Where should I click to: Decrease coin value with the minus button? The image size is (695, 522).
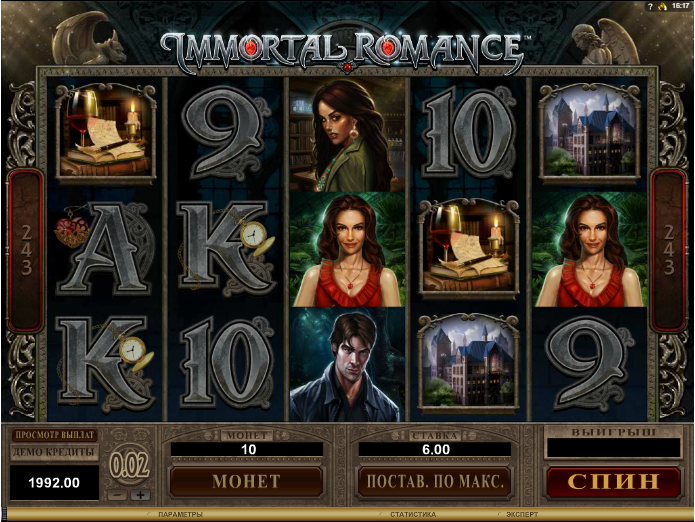coord(117,495)
